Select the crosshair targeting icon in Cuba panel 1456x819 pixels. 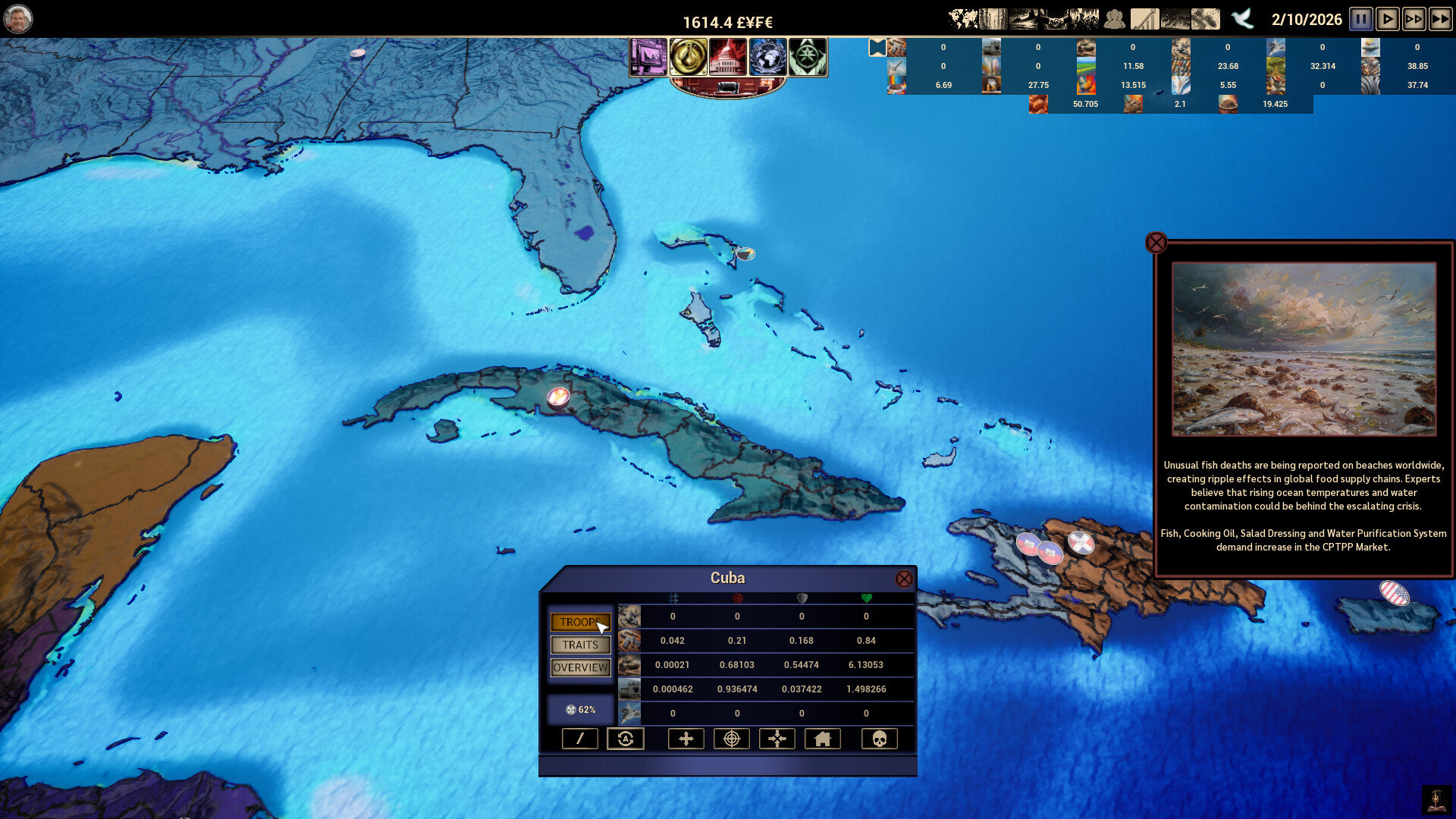(x=731, y=738)
